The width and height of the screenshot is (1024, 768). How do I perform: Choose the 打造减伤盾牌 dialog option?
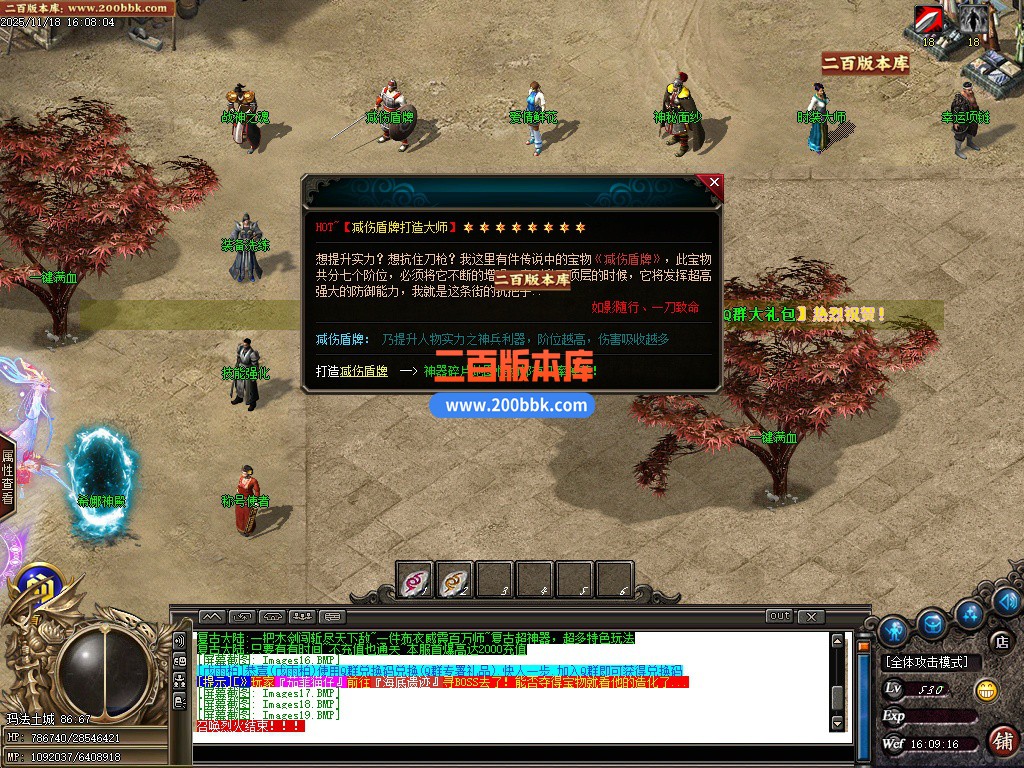tap(352, 371)
